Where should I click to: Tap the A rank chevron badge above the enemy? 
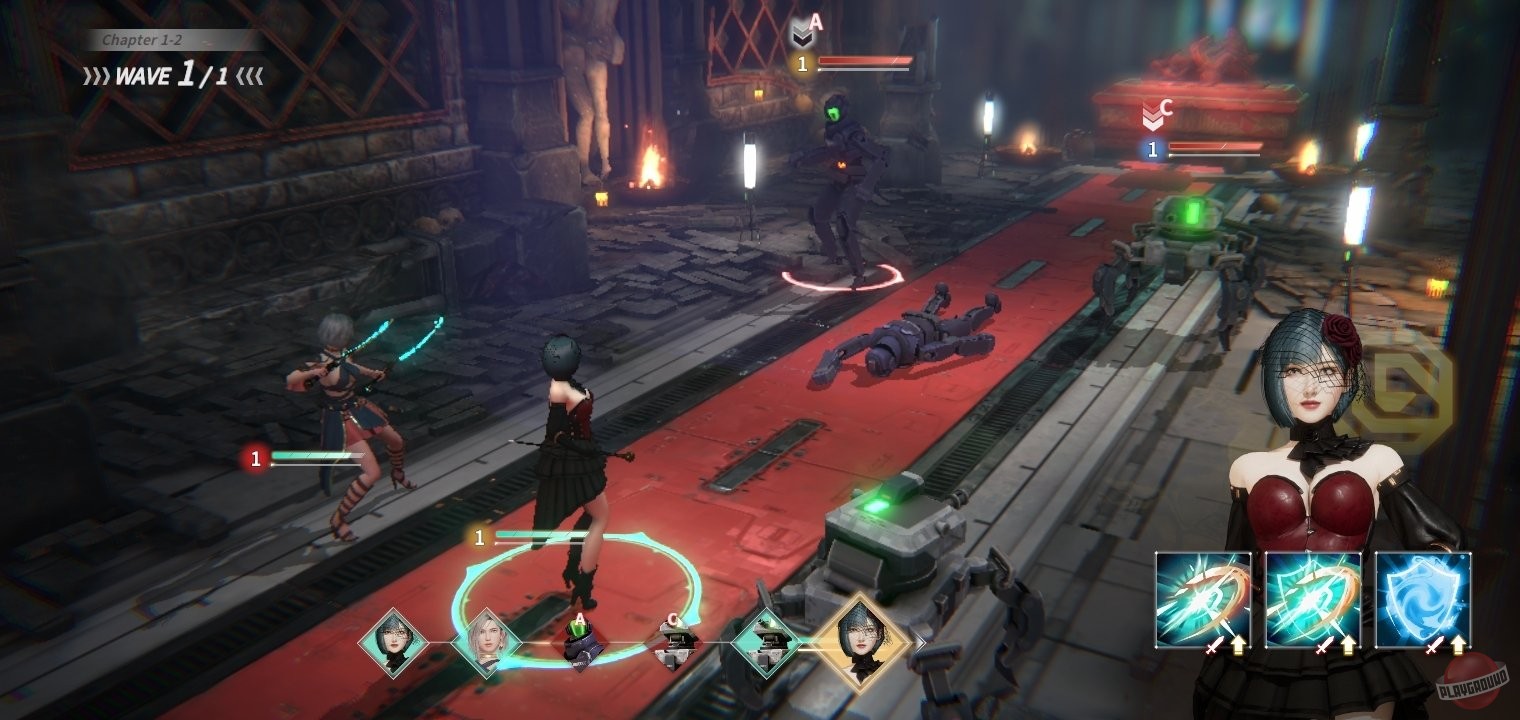pos(803,35)
